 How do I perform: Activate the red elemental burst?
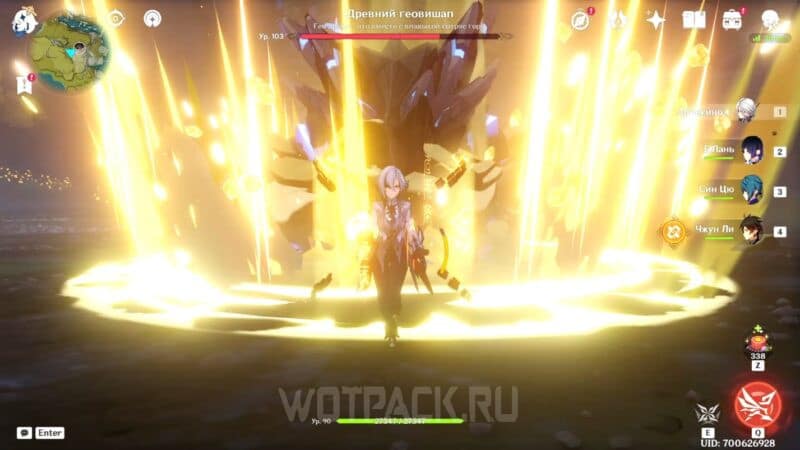tap(756, 405)
